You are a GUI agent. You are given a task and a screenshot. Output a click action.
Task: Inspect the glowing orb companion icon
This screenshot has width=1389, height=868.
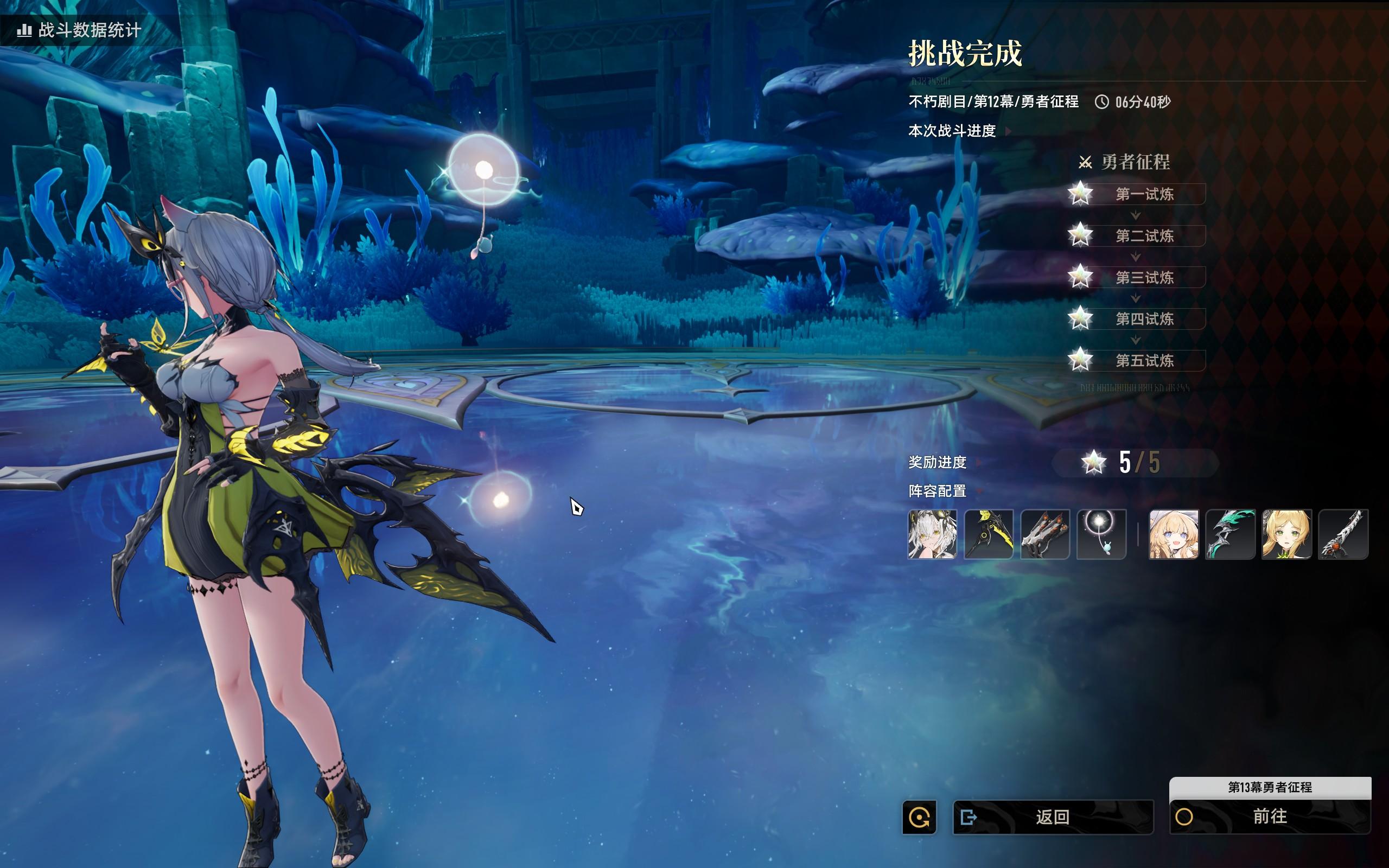tap(1101, 534)
